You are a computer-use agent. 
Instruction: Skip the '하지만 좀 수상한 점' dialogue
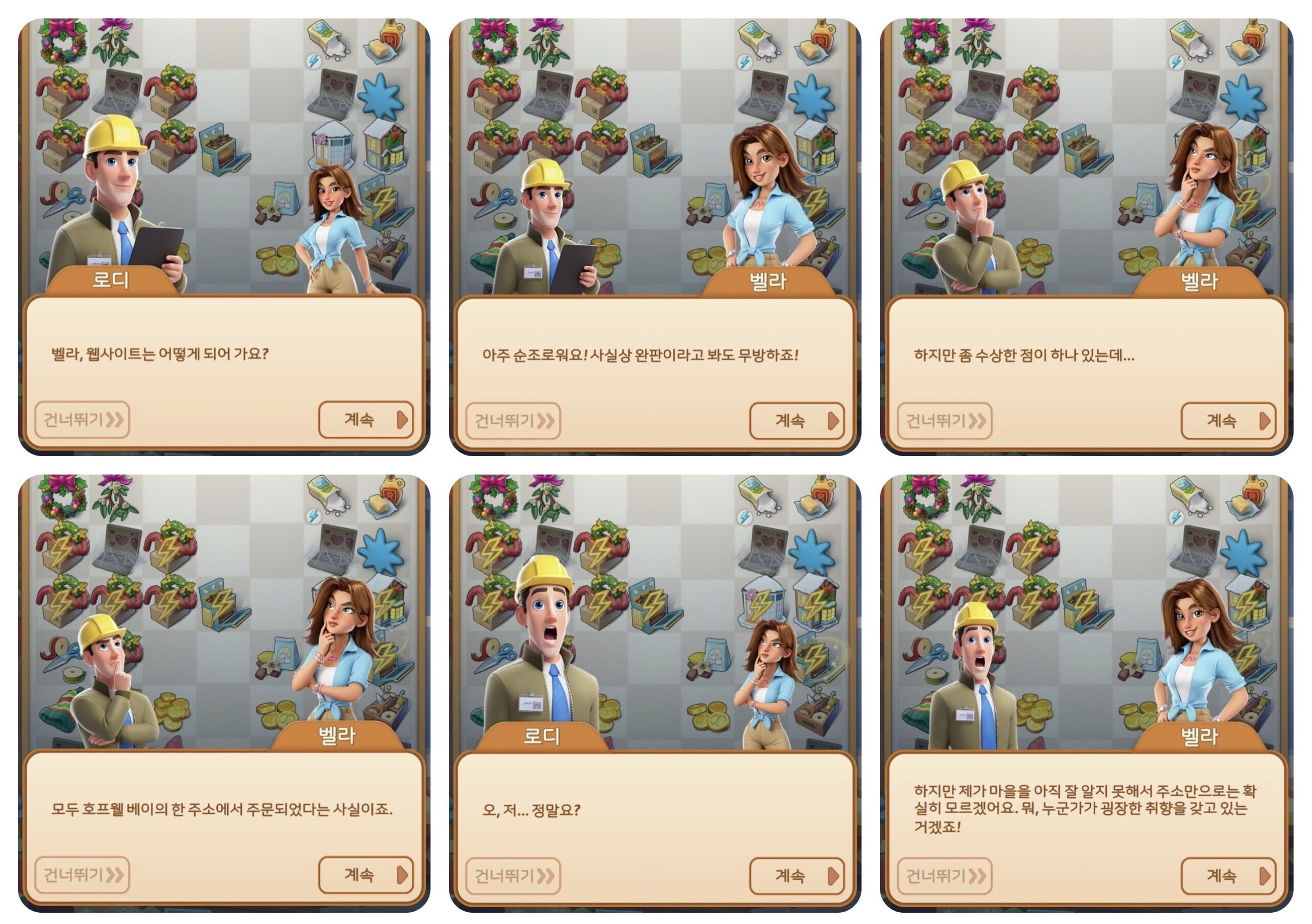[x=945, y=421]
